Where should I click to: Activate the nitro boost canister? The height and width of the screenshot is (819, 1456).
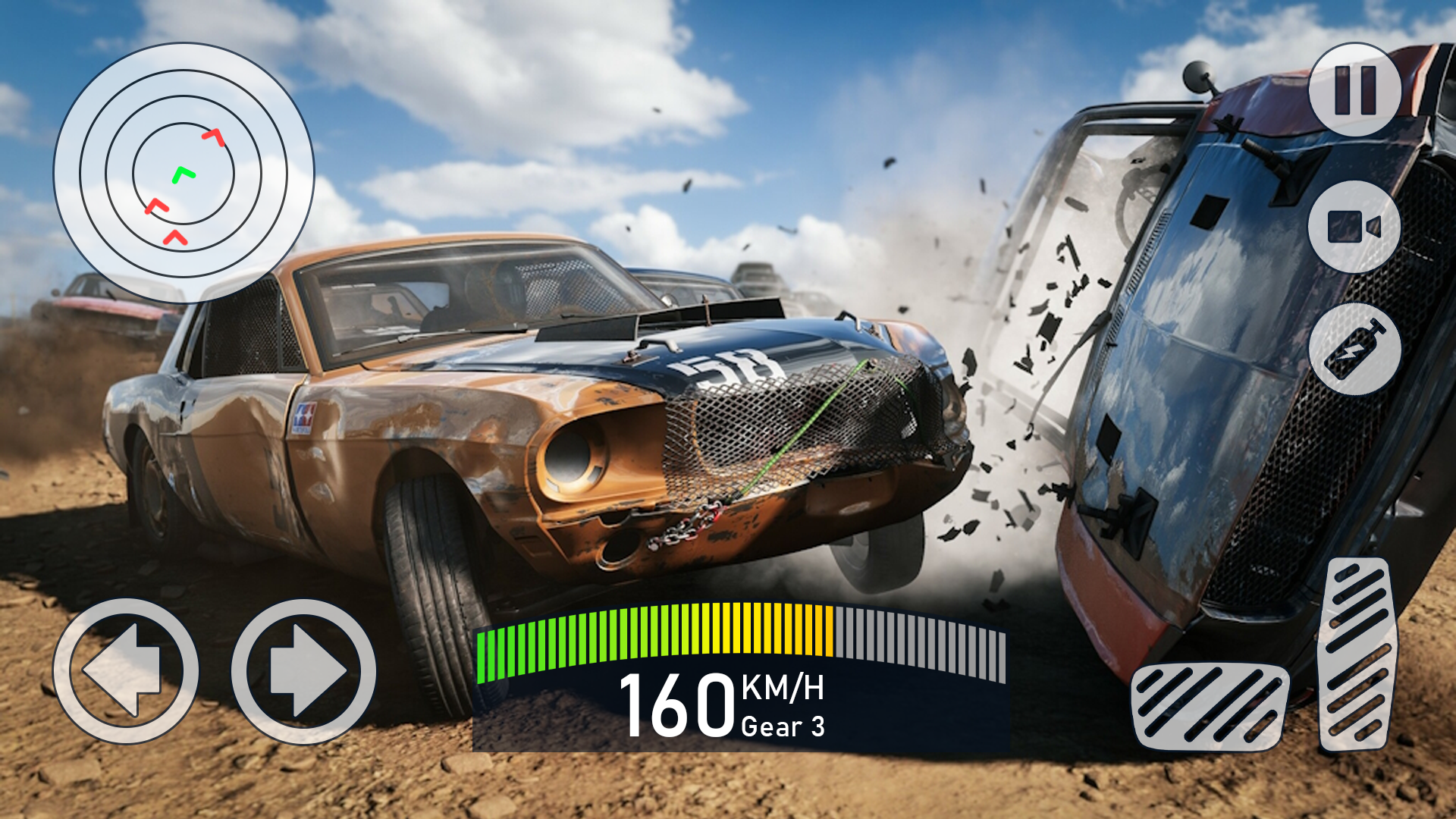[x=1354, y=350]
